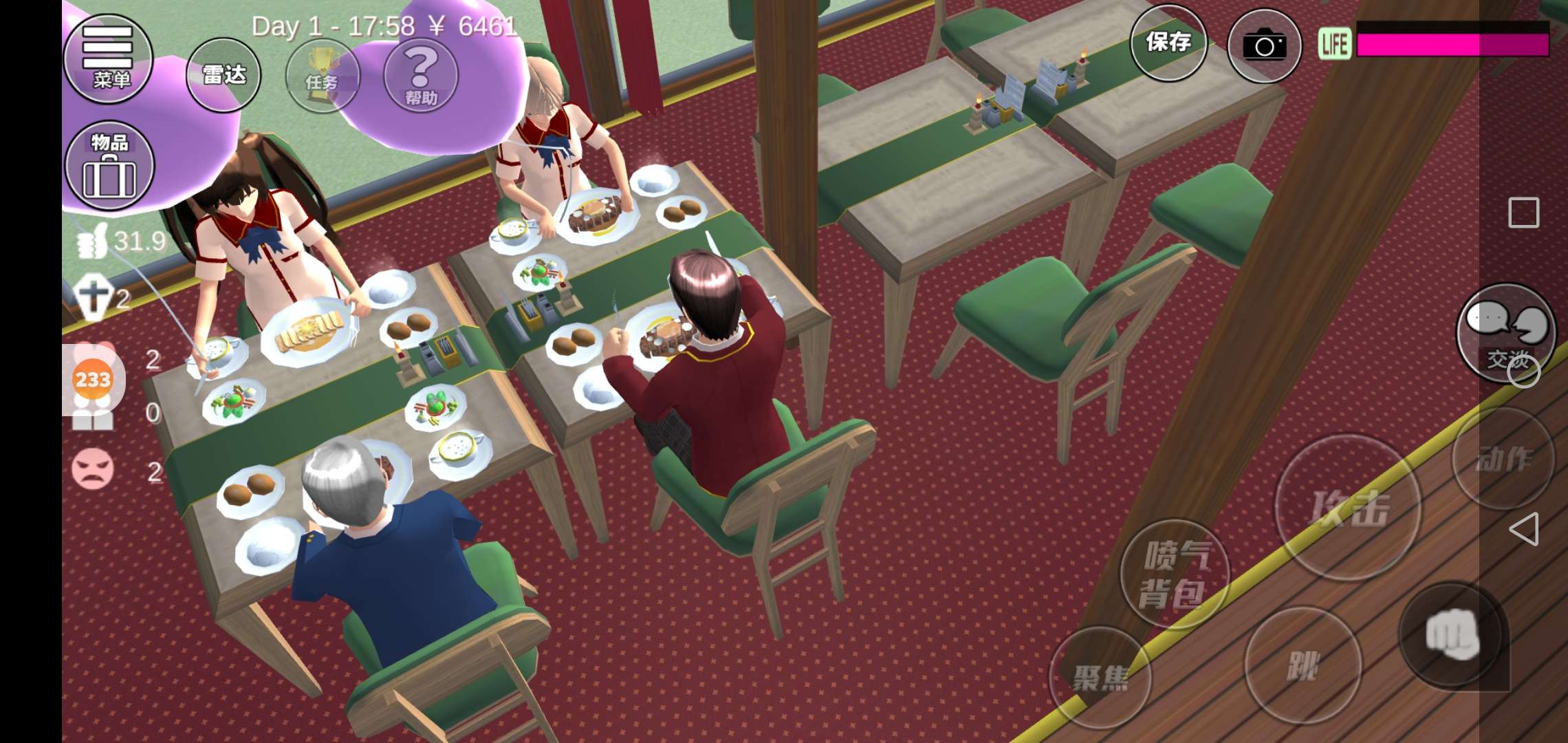Viewport: 1568px width, 743px height.
Task: Show the 帮助 help screen
Action: 421,76
